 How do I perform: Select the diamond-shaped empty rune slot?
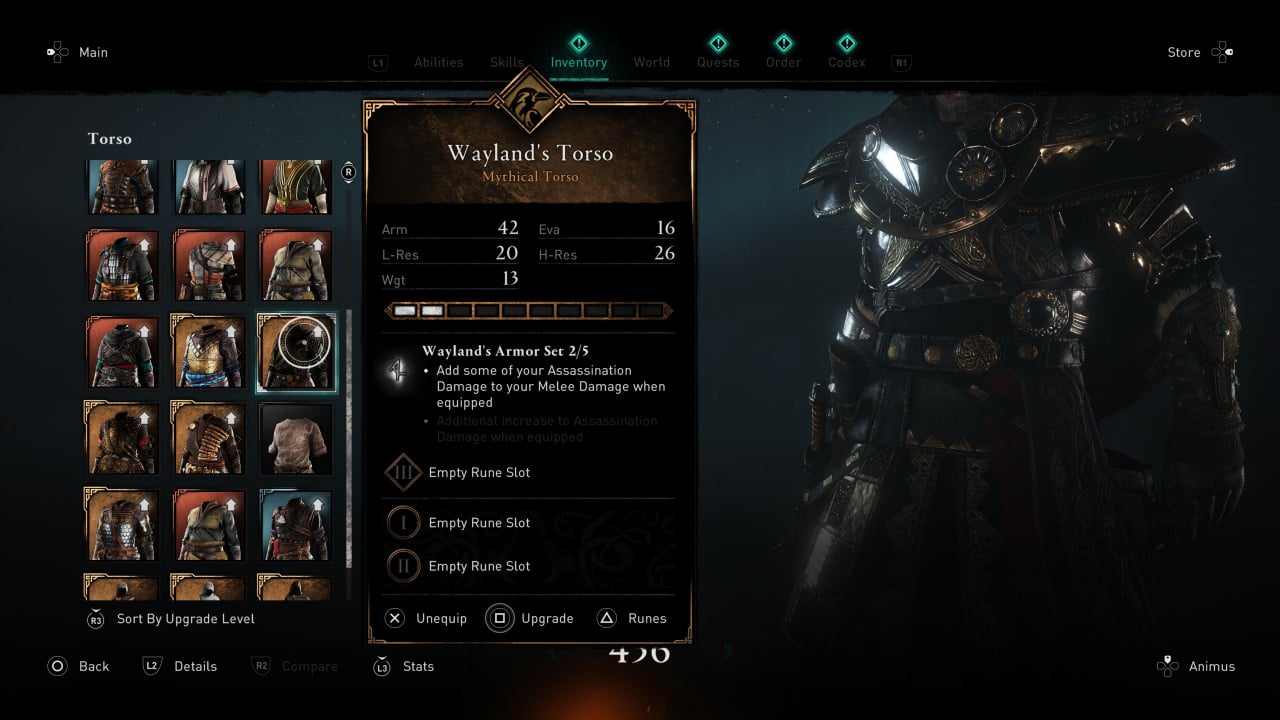coord(403,473)
